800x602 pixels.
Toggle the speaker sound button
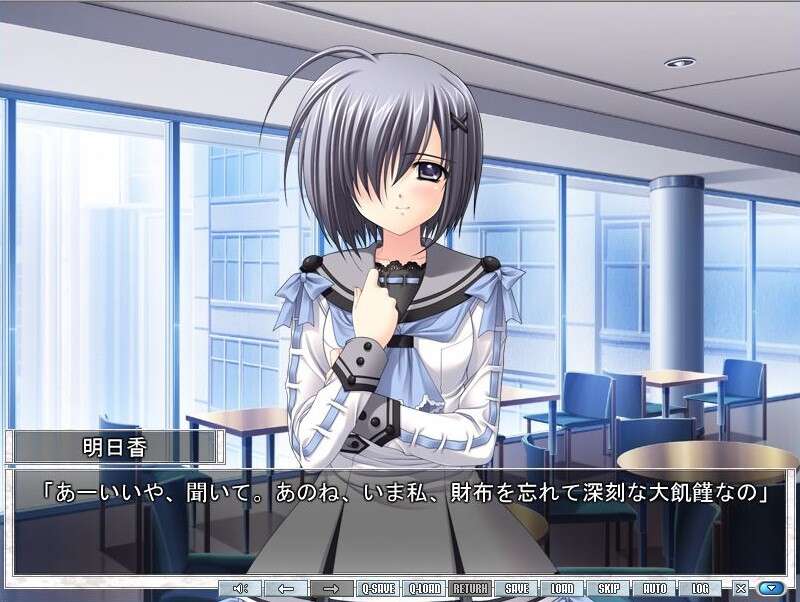[x=240, y=589]
